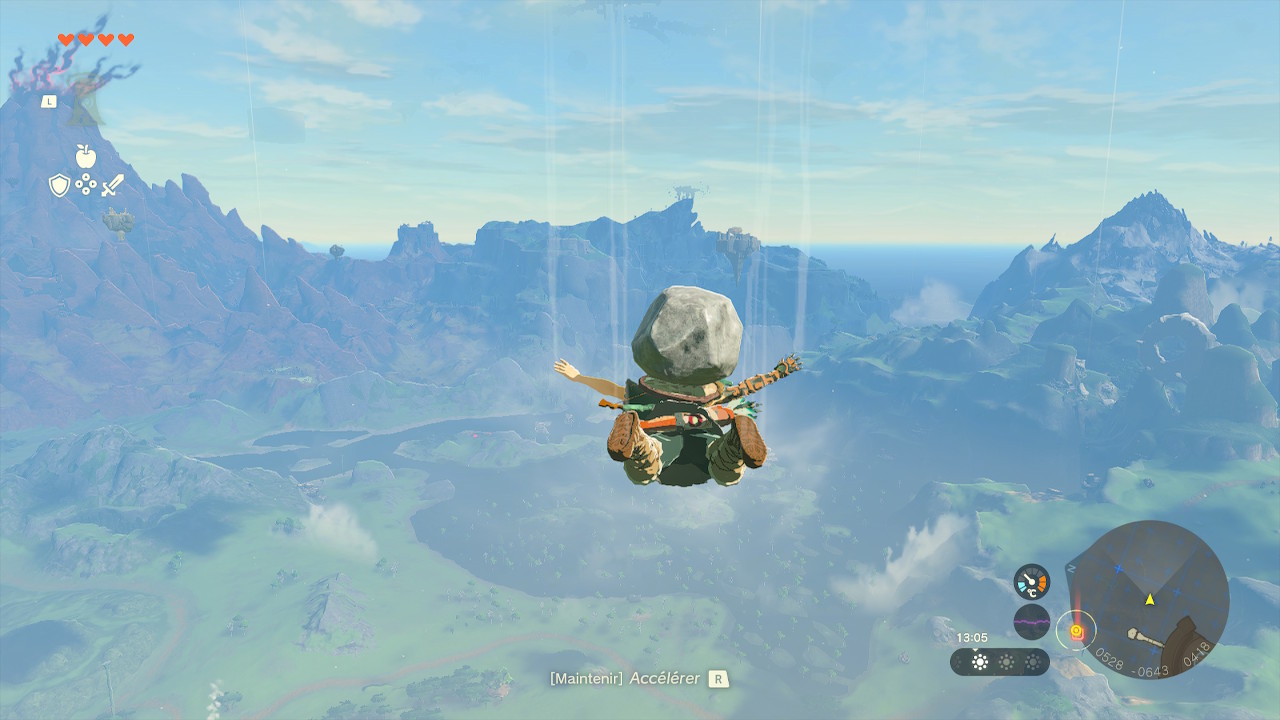Select Link's glowing position marker on the minimap
The height and width of the screenshot is (720, 1280).
1076,630
